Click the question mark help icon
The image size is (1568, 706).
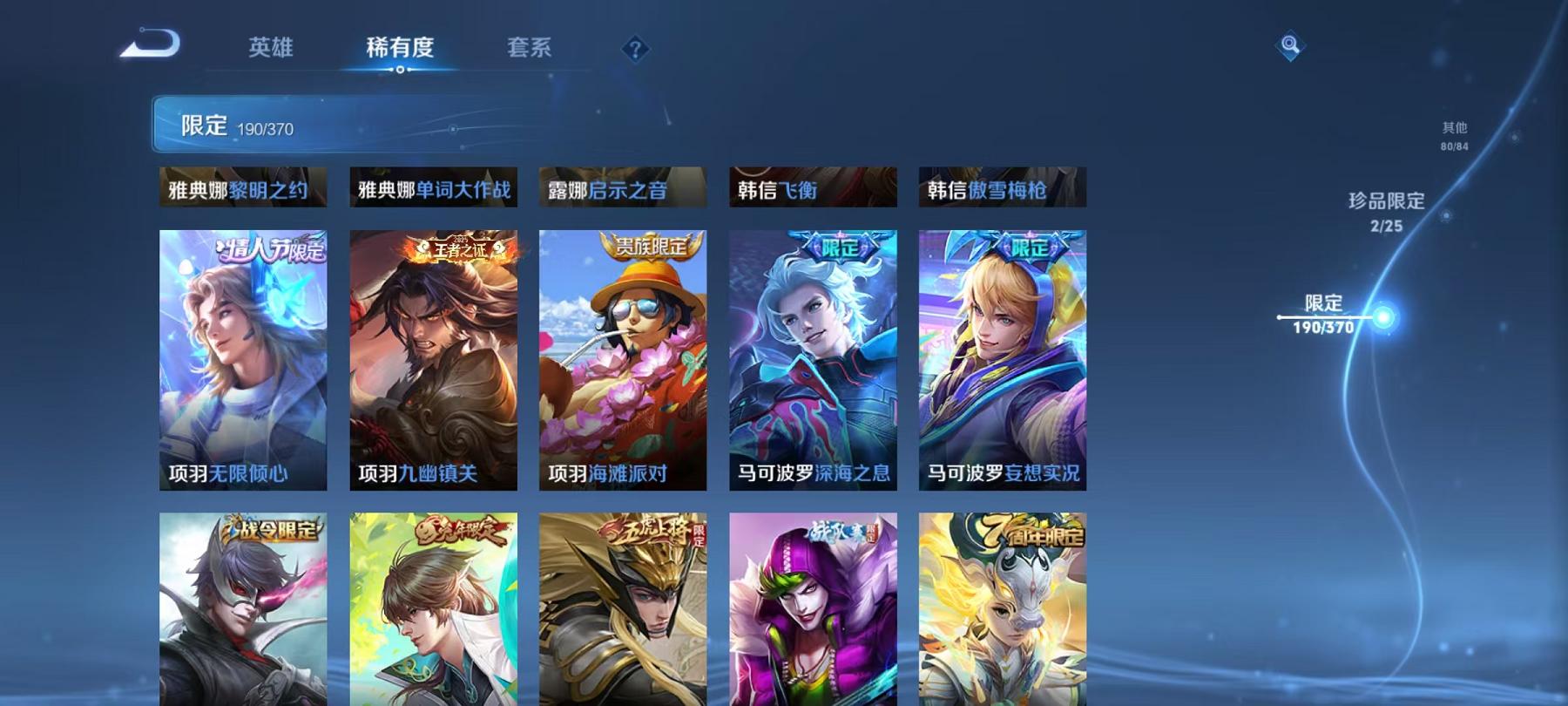635,49
